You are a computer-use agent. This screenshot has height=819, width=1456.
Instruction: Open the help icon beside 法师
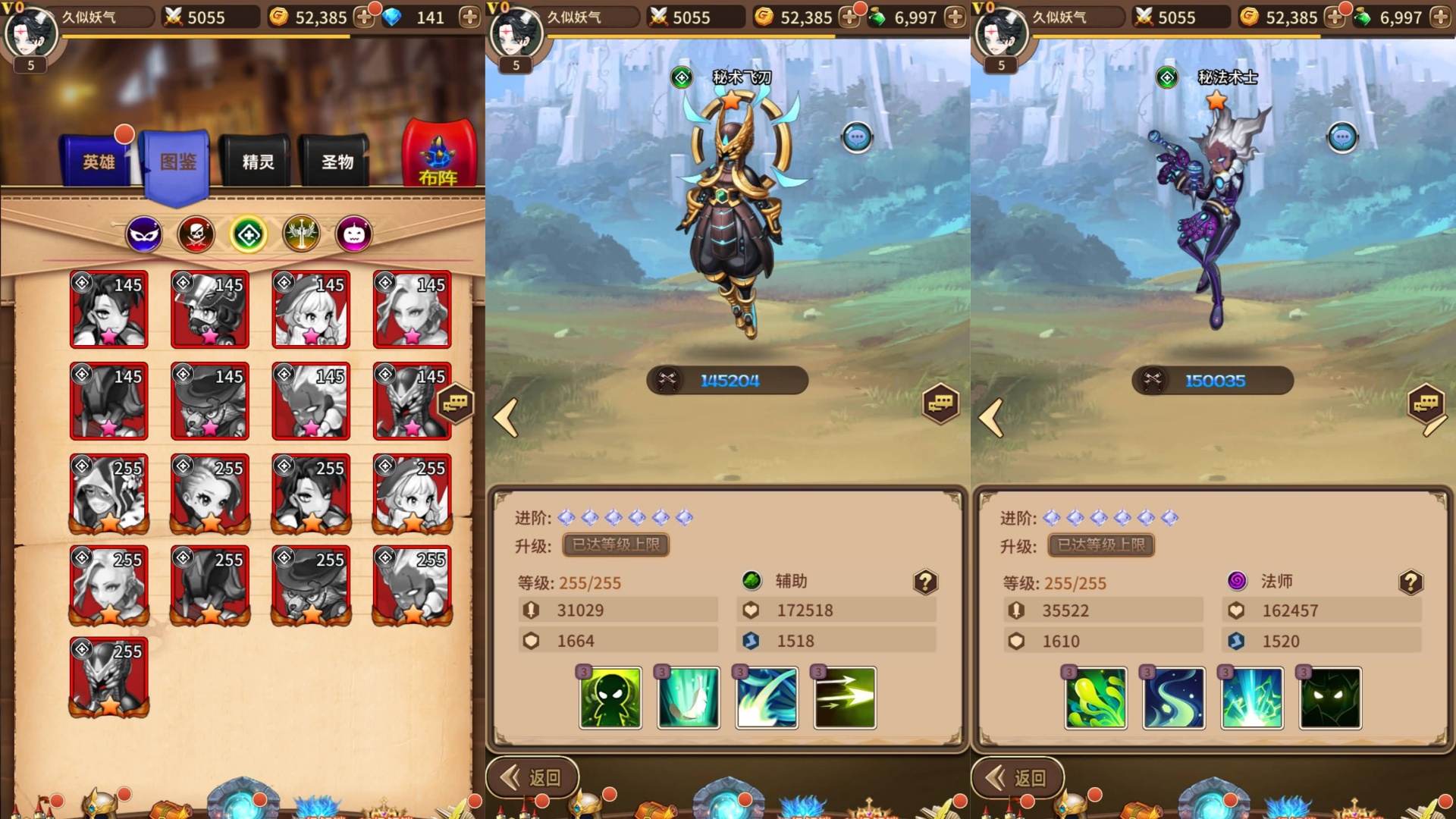1410,582
